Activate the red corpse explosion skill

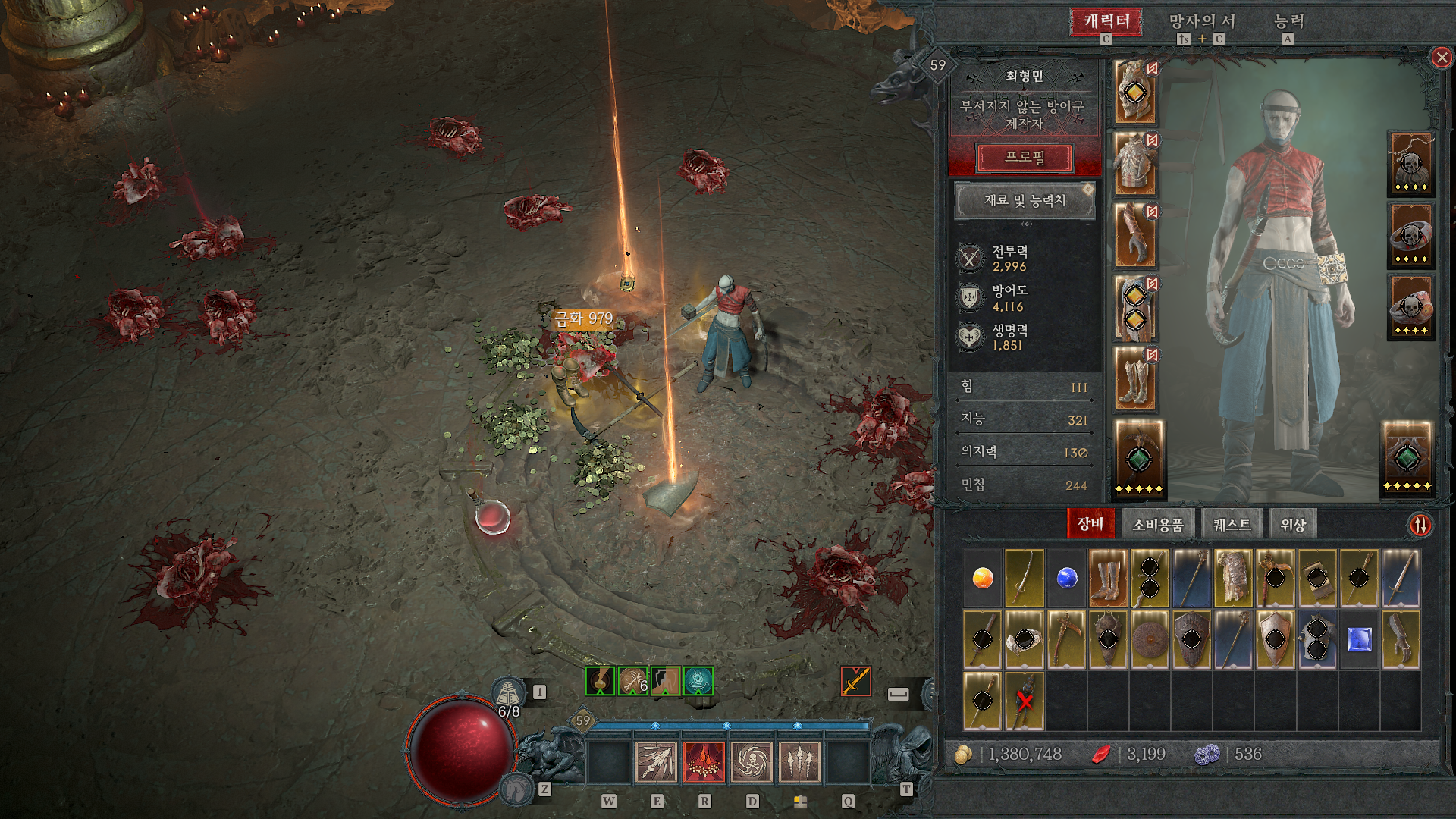704,761
